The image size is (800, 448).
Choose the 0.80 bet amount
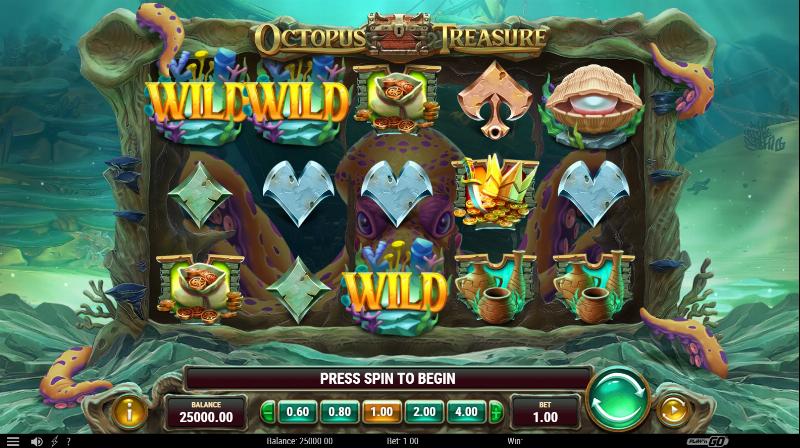click(x=340, y=410)
